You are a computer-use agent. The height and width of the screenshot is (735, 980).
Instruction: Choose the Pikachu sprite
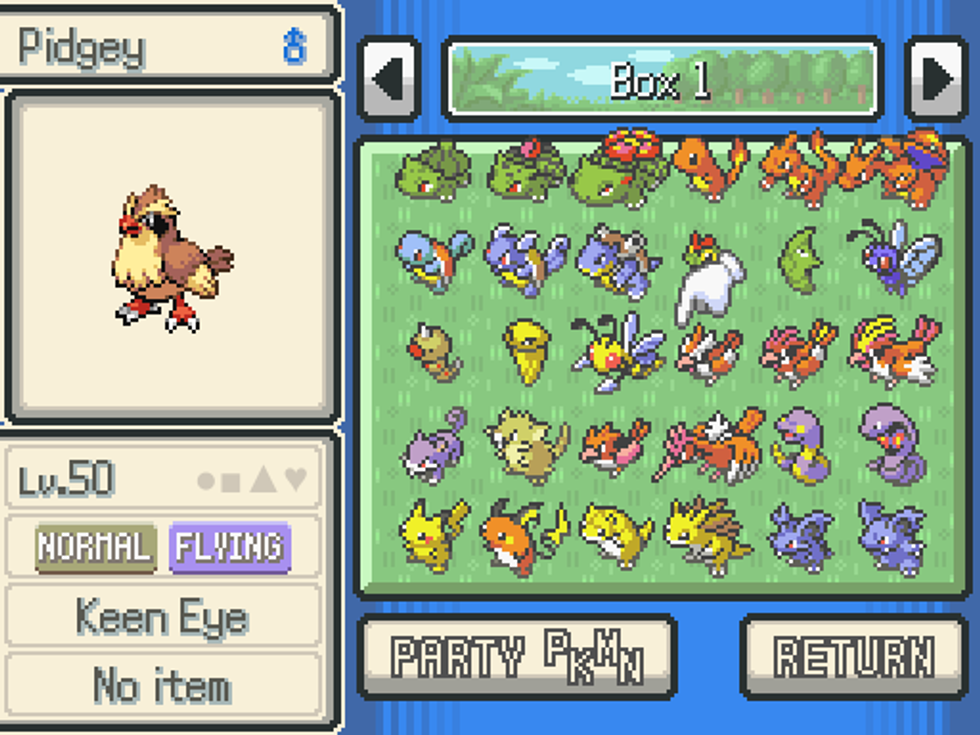click(x=433, y=532)
